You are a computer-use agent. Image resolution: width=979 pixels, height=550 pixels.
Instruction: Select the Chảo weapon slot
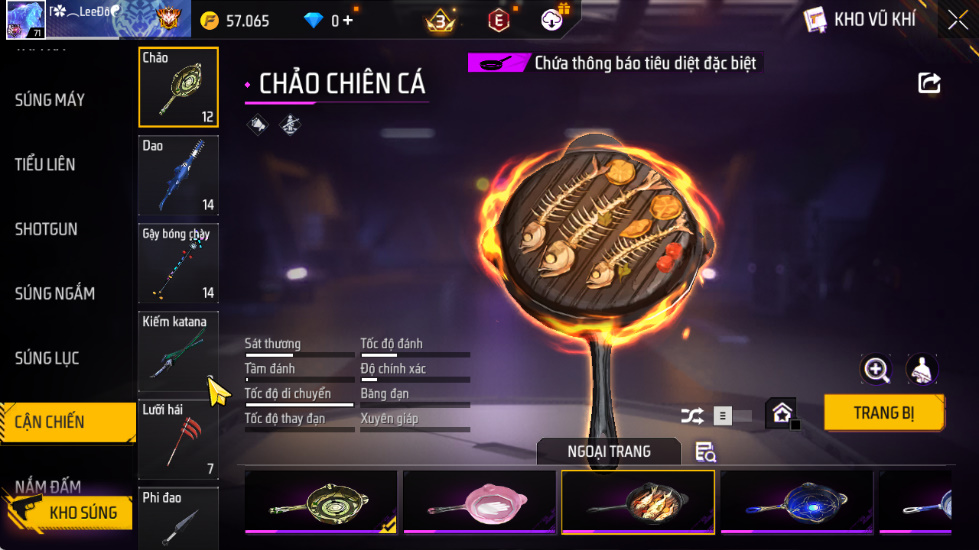click(x=178, y=87)
